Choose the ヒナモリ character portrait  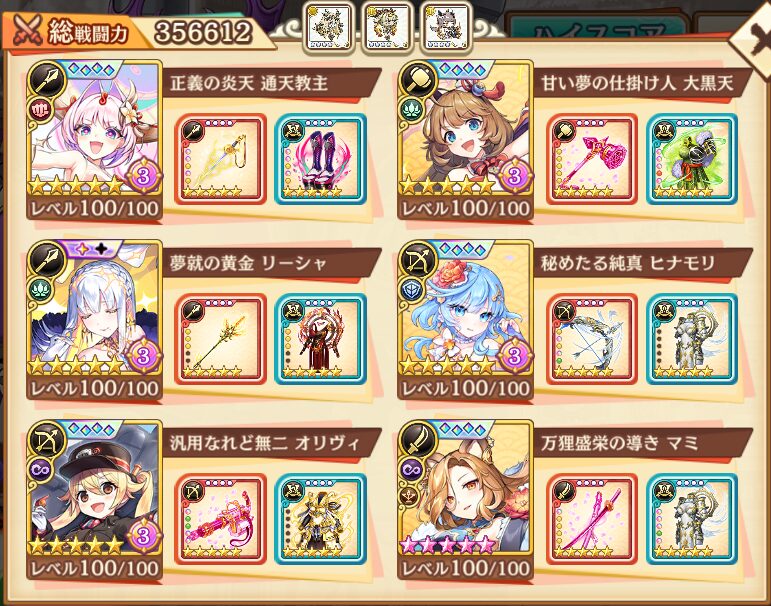[465, 320]
